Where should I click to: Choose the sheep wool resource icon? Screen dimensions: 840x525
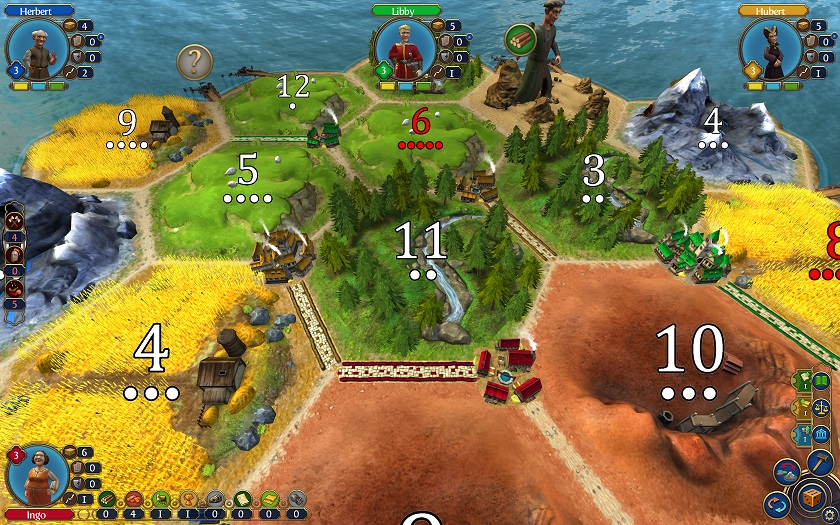point(160,499)
